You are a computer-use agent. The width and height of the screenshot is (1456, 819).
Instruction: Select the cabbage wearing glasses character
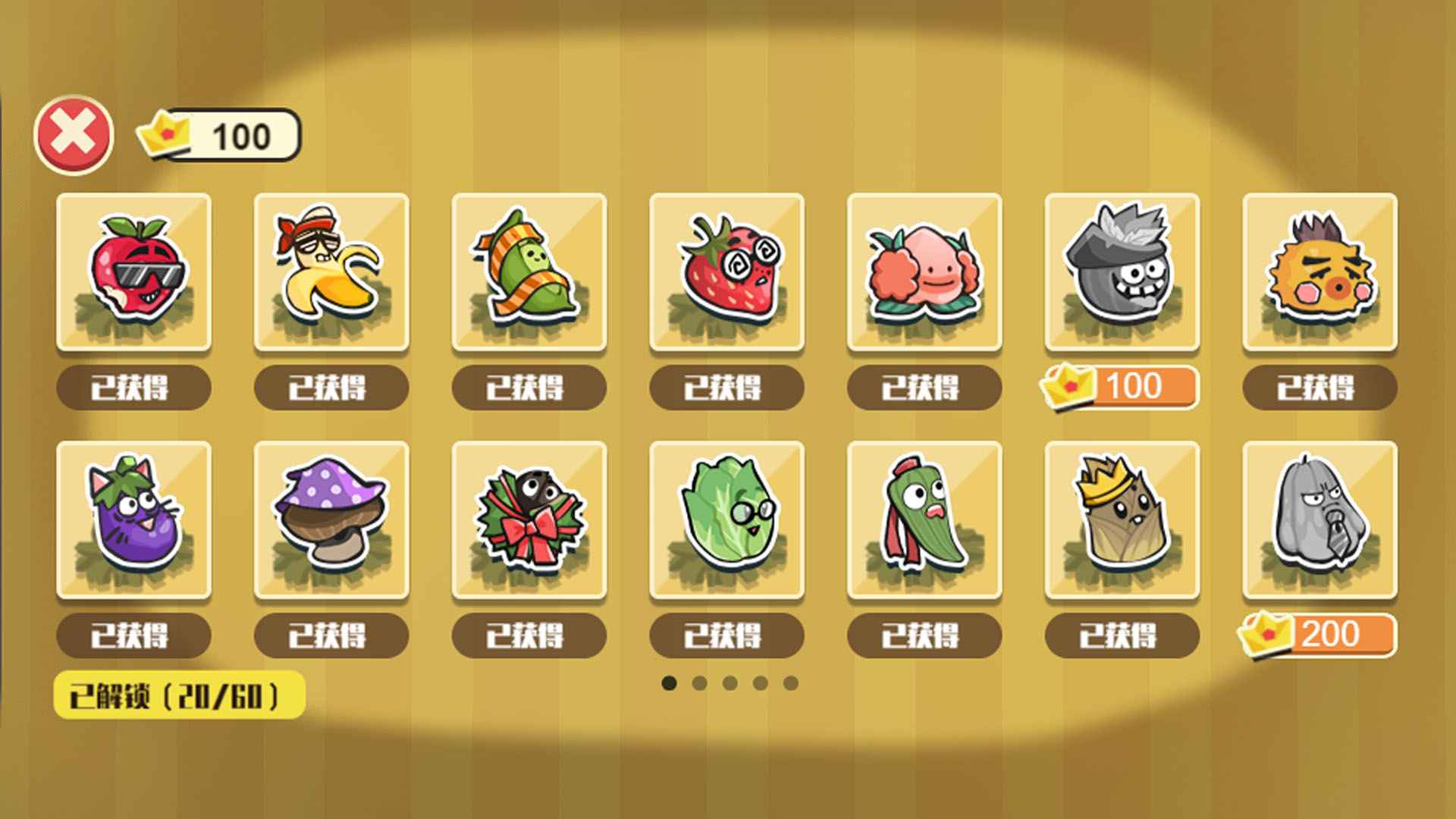727,520
